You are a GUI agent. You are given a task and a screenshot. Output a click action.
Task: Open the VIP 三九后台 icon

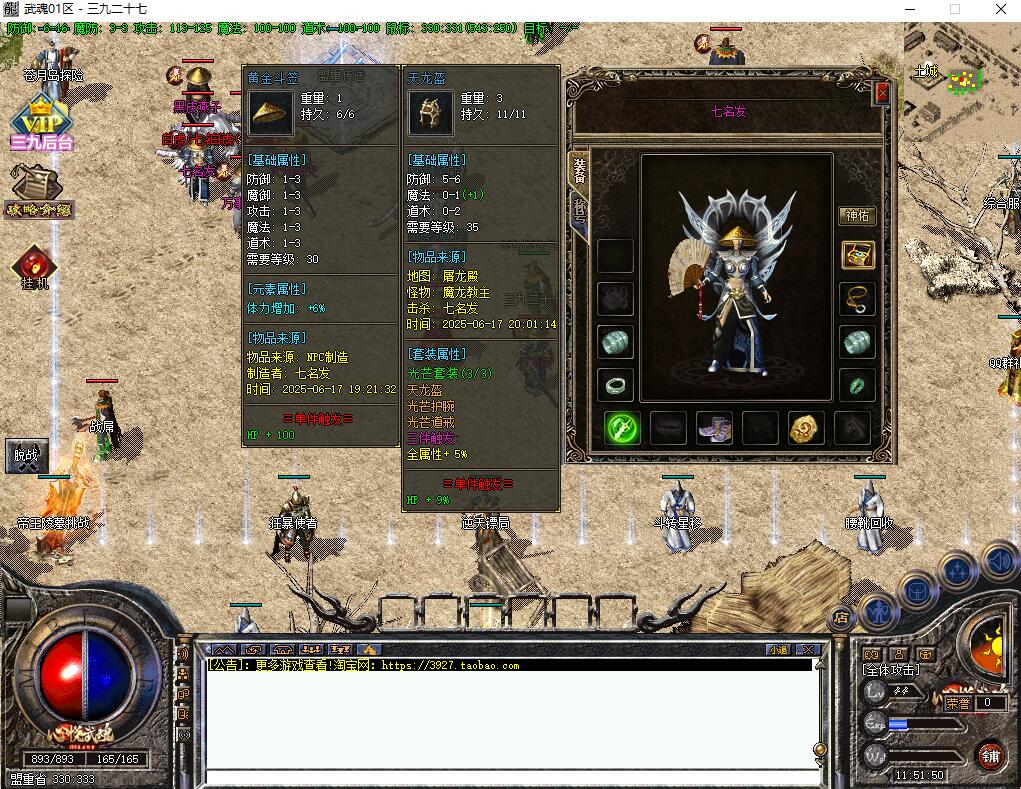click(41, 124)
